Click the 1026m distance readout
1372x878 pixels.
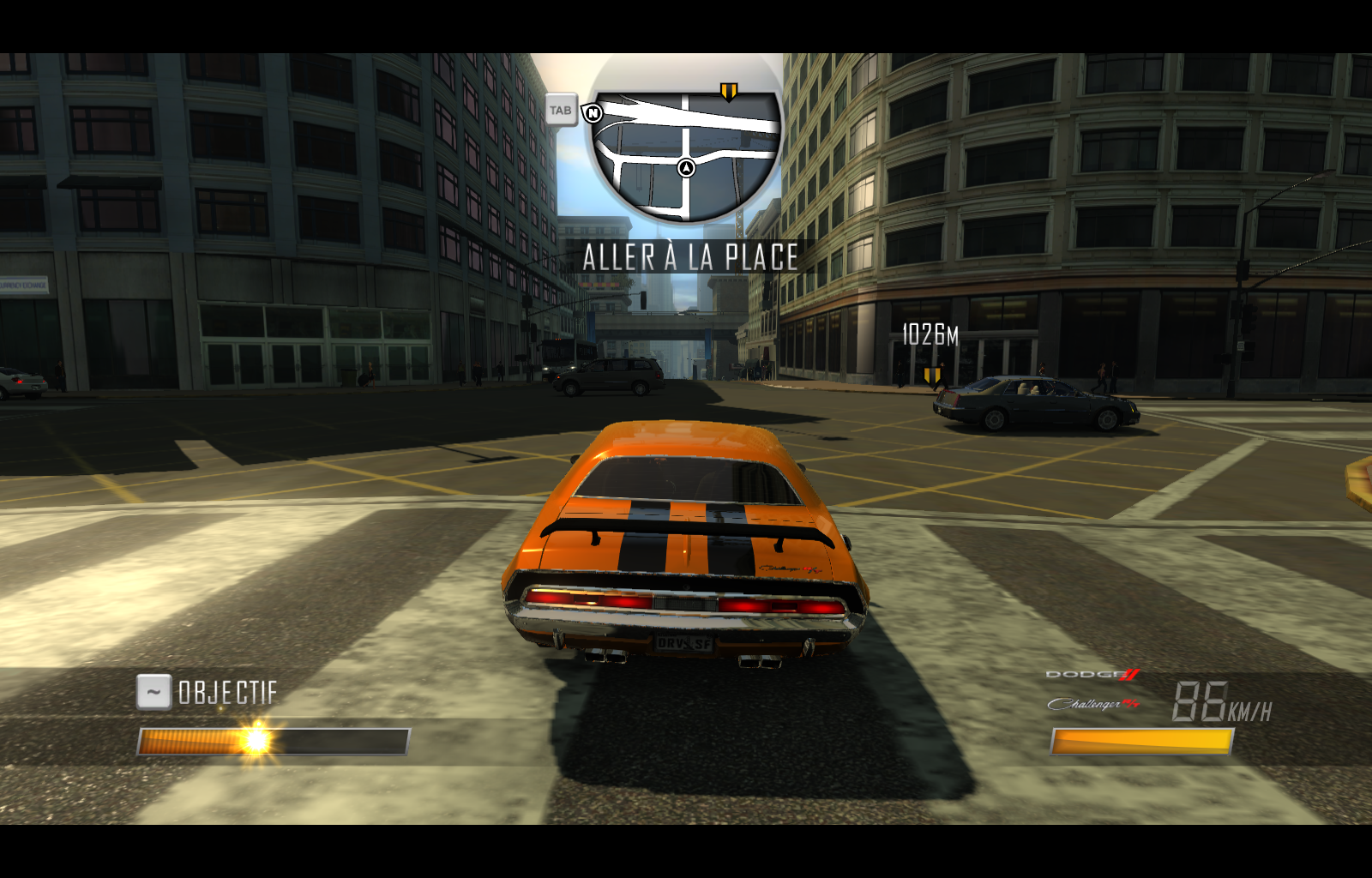928,335
